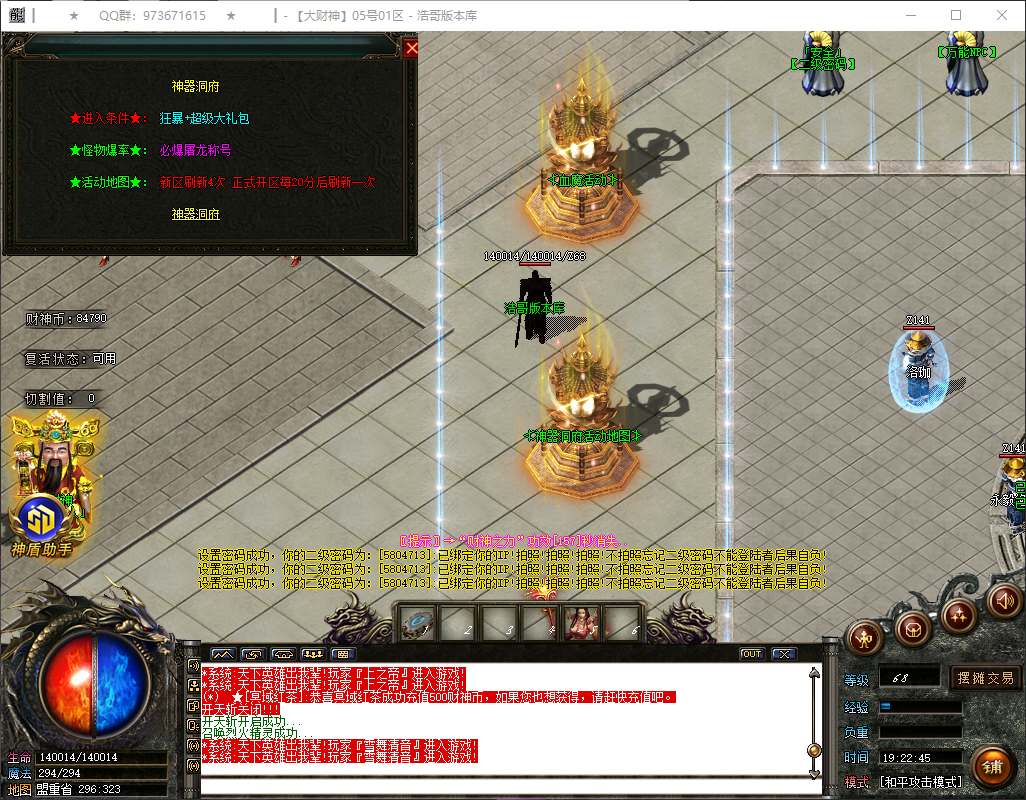The height and width of the screenshot is (800, 1026).
Task: Close the chat panel with its X button
Action: [784, 654]
